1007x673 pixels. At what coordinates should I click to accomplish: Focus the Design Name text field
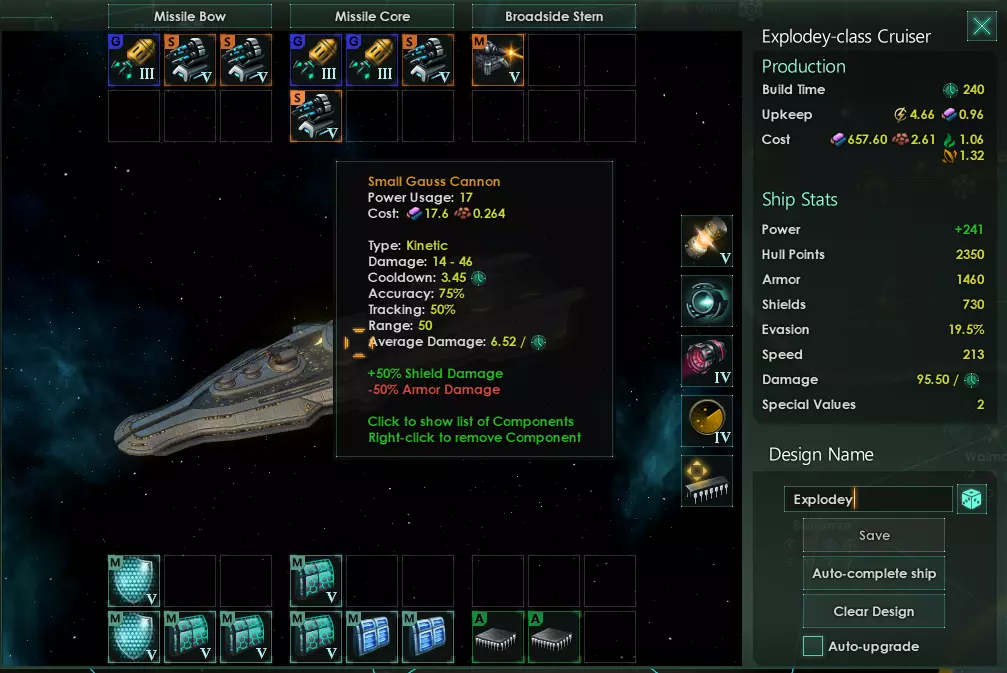tap(867, 499)
